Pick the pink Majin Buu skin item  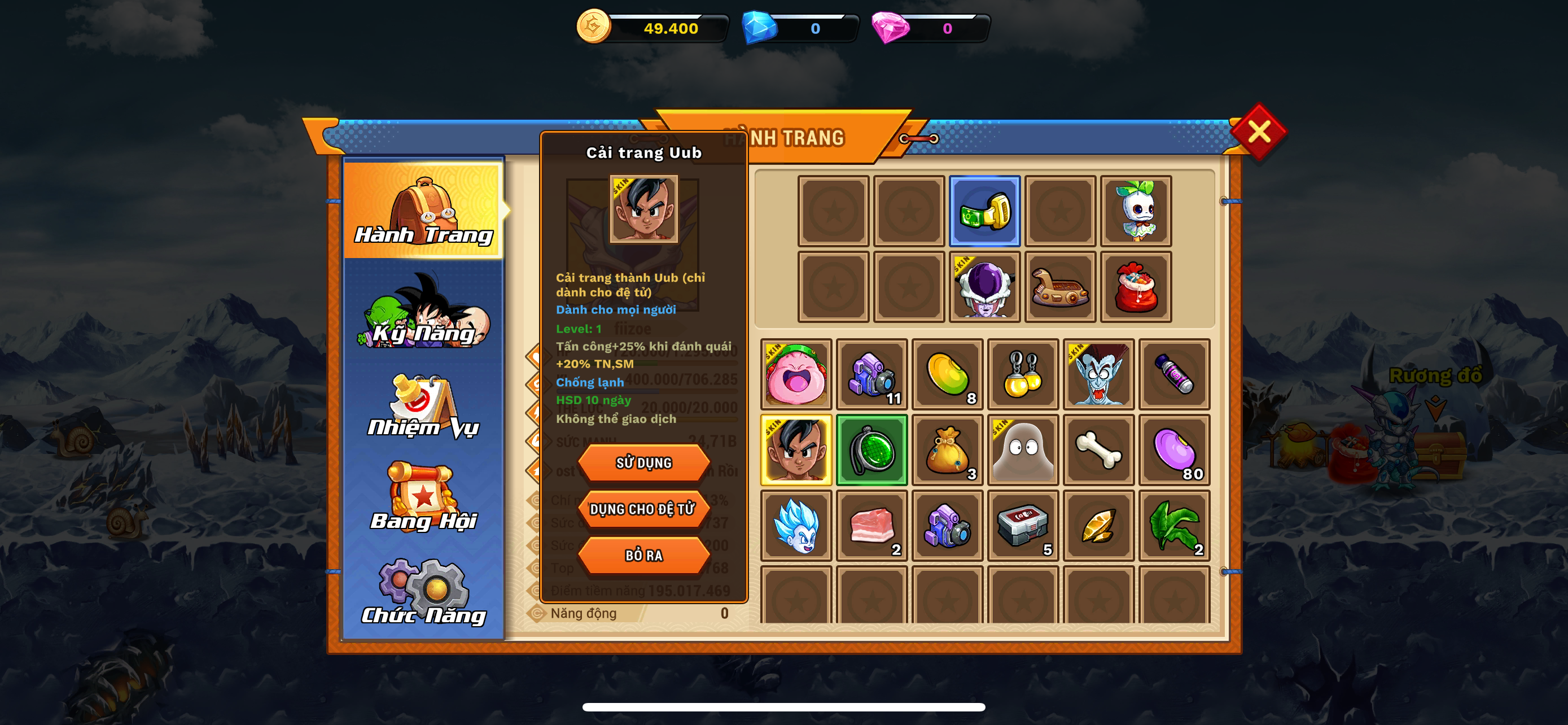coord(796,374)
